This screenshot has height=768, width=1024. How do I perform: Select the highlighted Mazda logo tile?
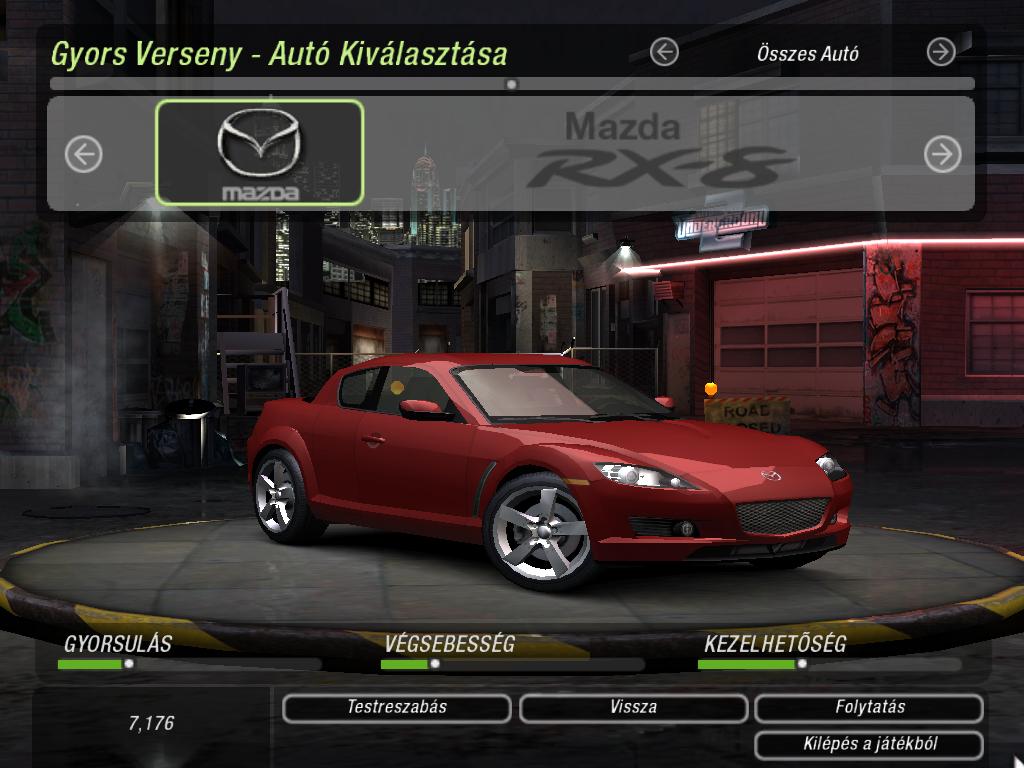[x=260, y=153]
